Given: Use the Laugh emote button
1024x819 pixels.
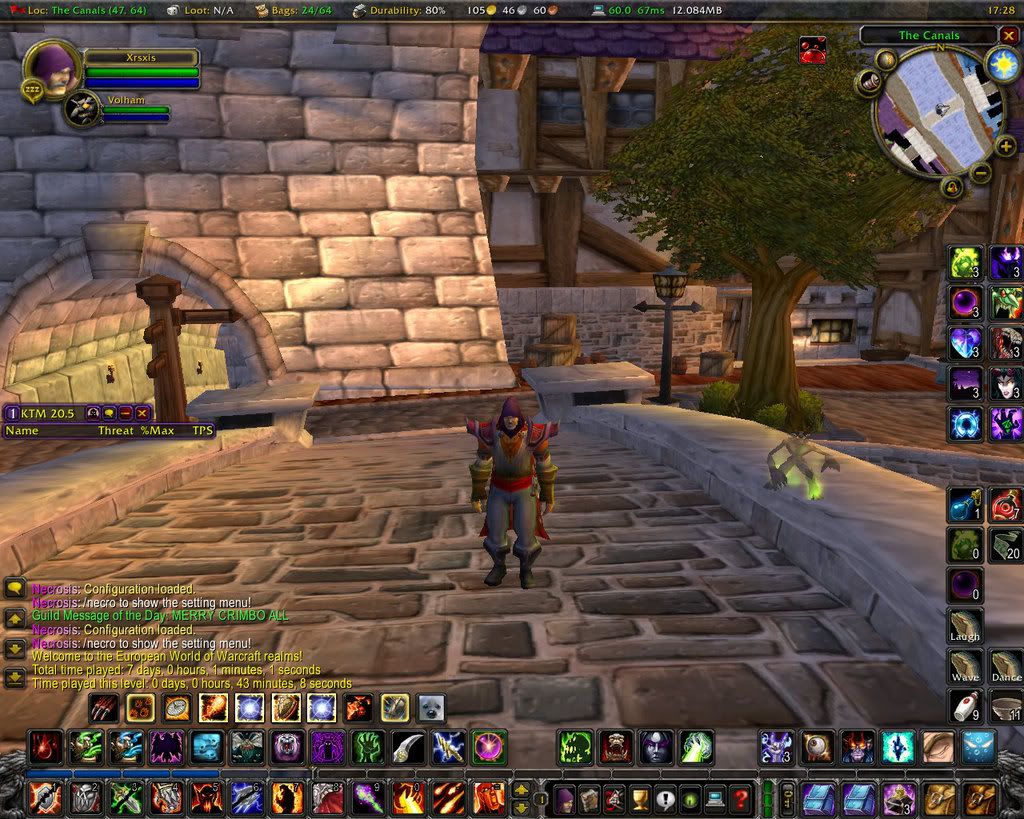Looking at the screenshot, I should click(x=966, y=626).
